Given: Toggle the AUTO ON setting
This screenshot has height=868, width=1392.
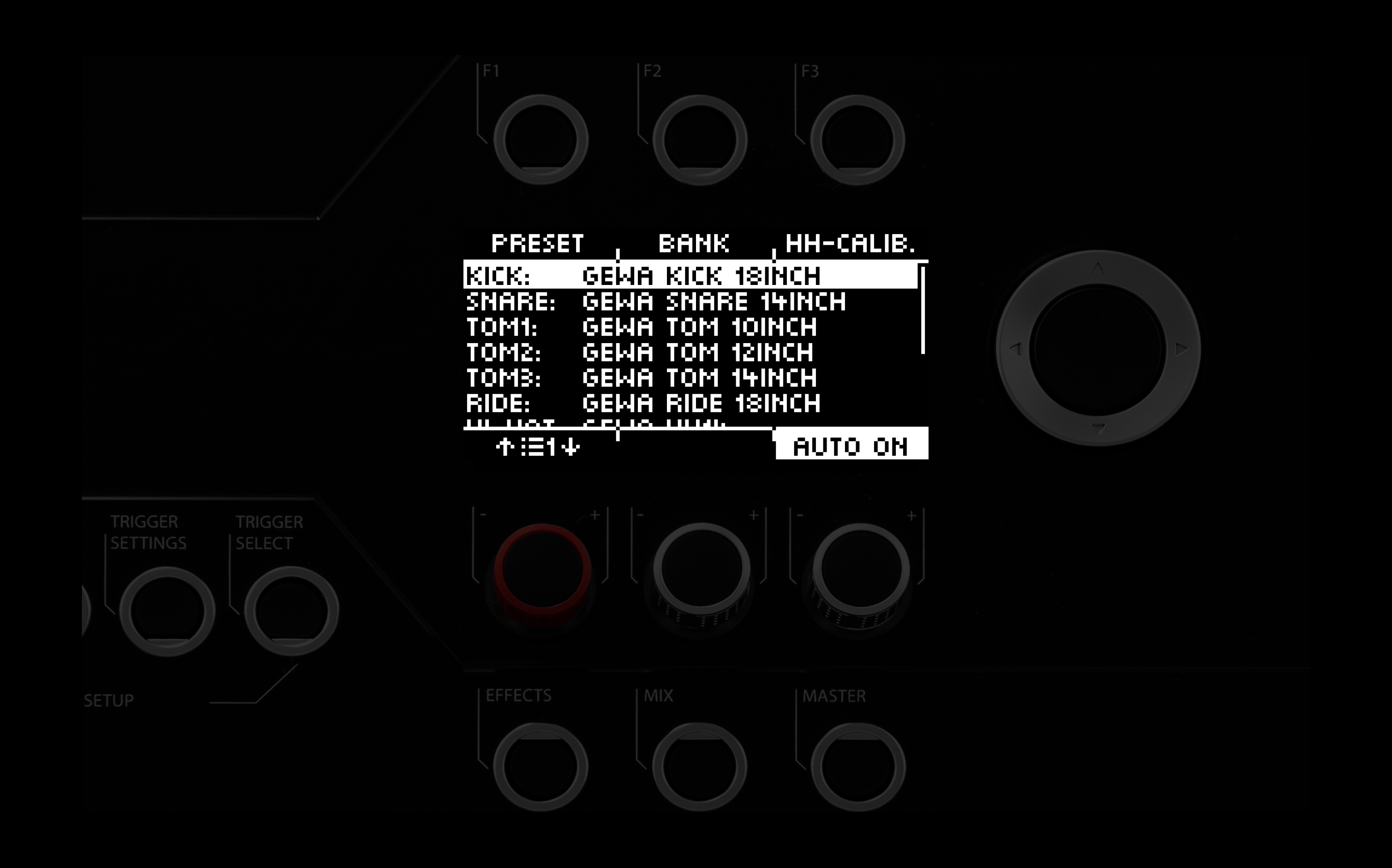Looking at the screenshot, I should (851, 445).
